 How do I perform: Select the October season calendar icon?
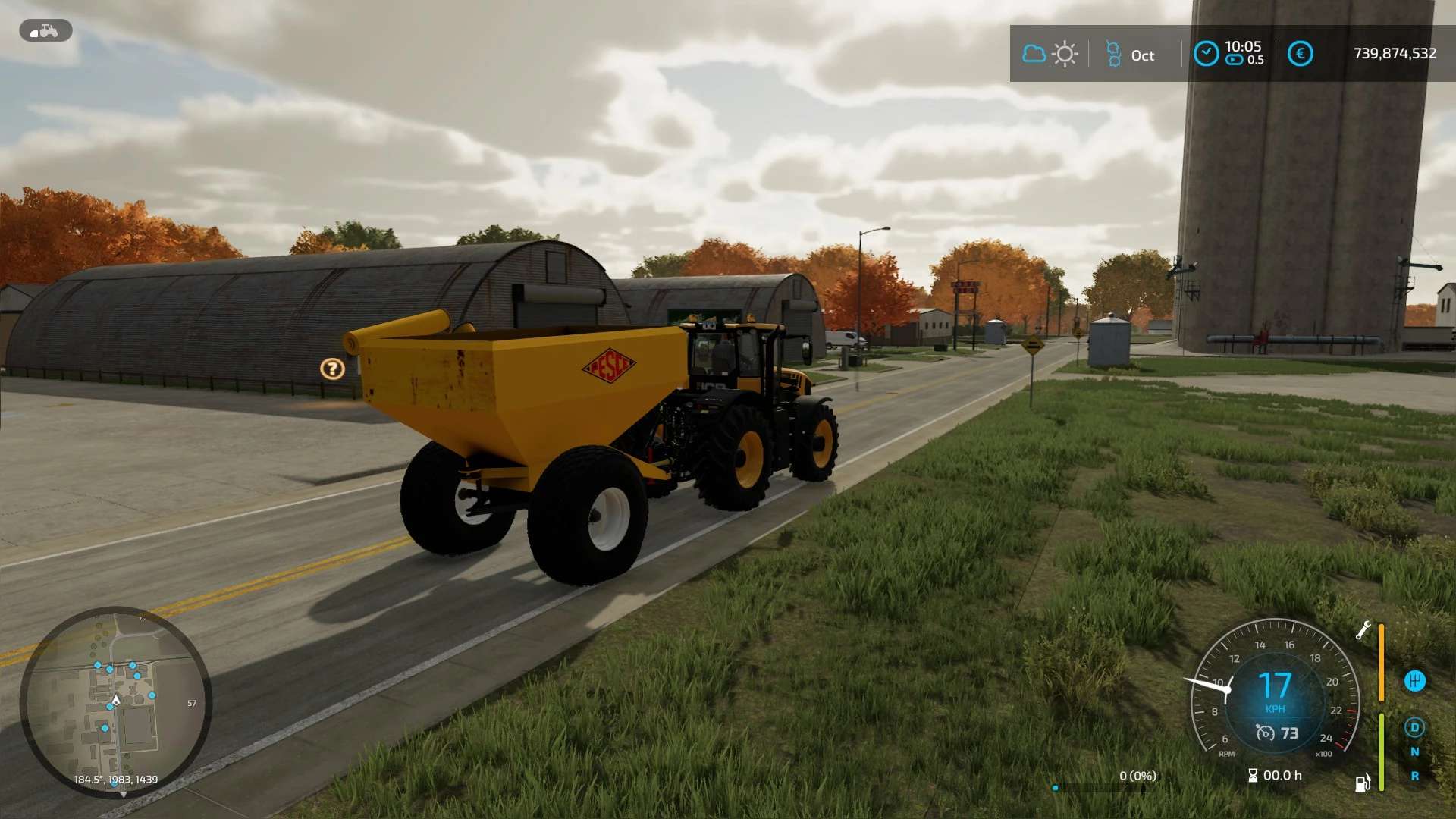tap(1113, 54)
